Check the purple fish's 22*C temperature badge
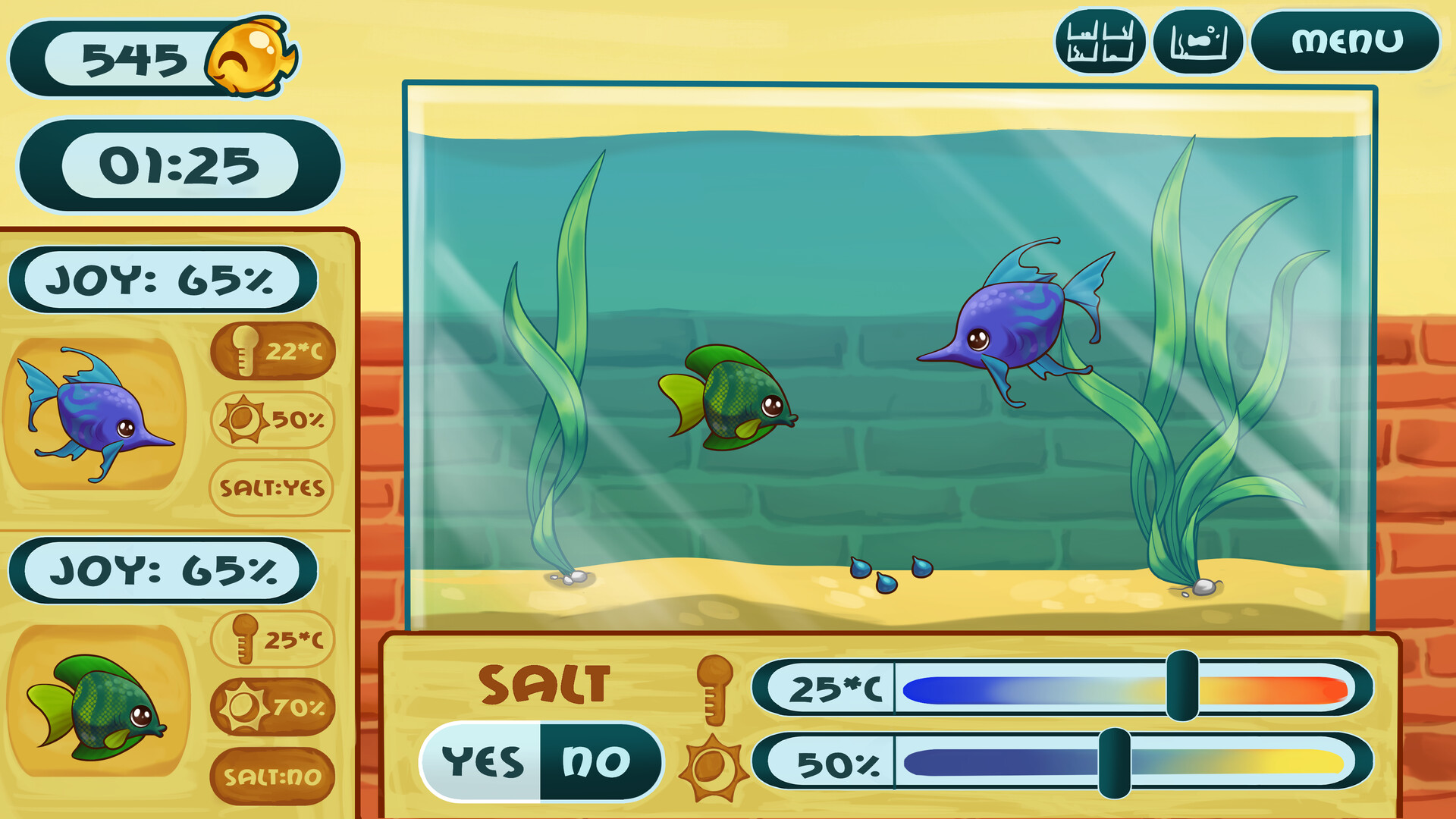This screenshot has width=1456, height=819. 273,350
